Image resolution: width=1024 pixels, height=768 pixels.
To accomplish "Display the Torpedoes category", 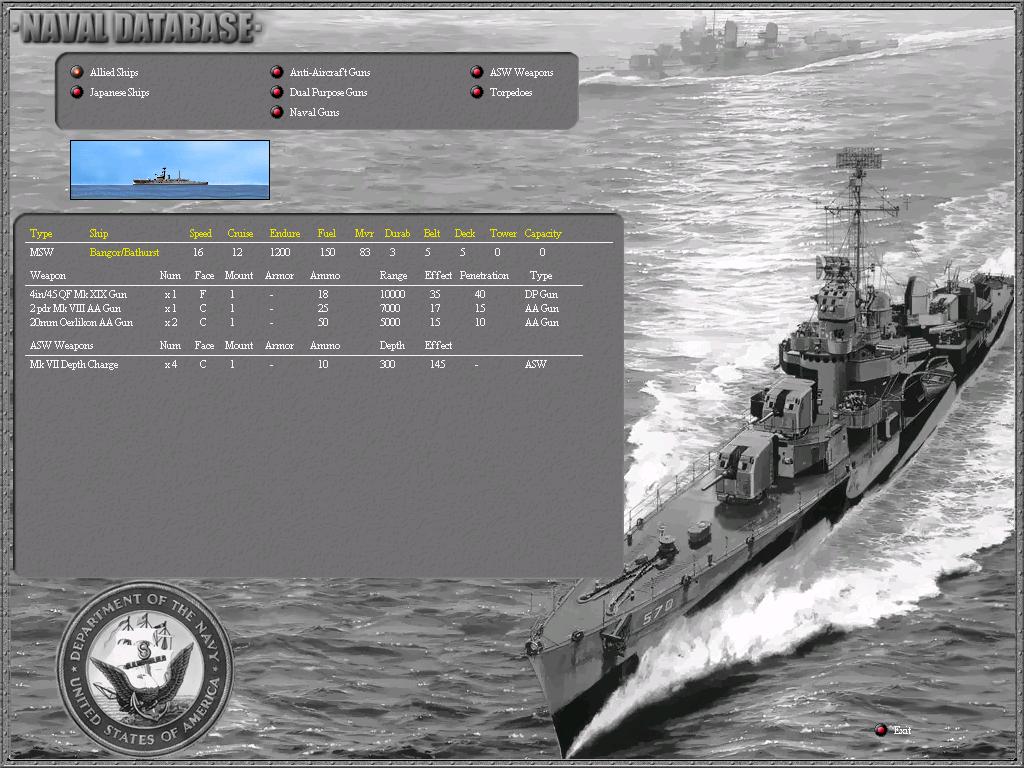I will click(x=477, y=92).
